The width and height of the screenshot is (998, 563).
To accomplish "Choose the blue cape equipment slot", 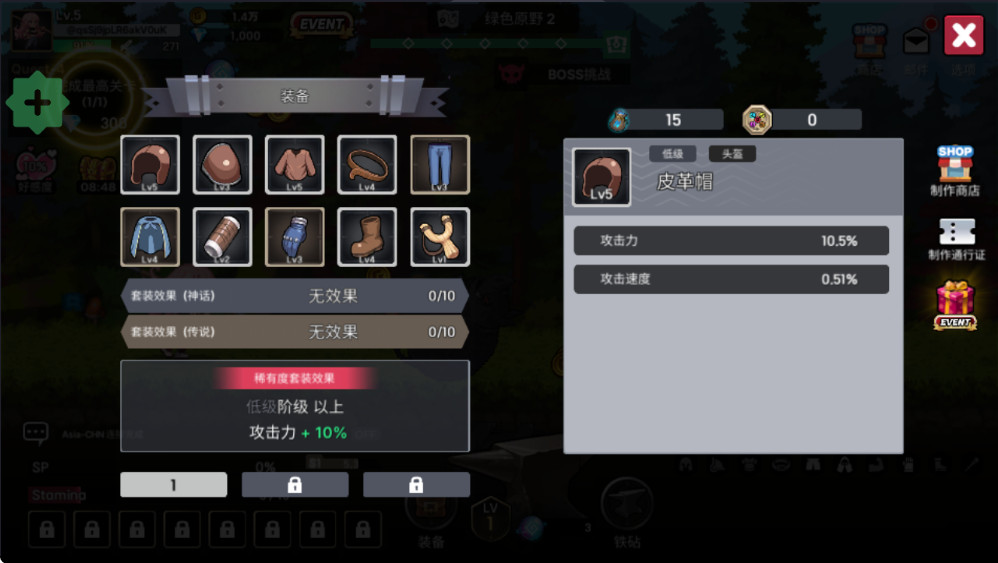I will coord(150,237).
